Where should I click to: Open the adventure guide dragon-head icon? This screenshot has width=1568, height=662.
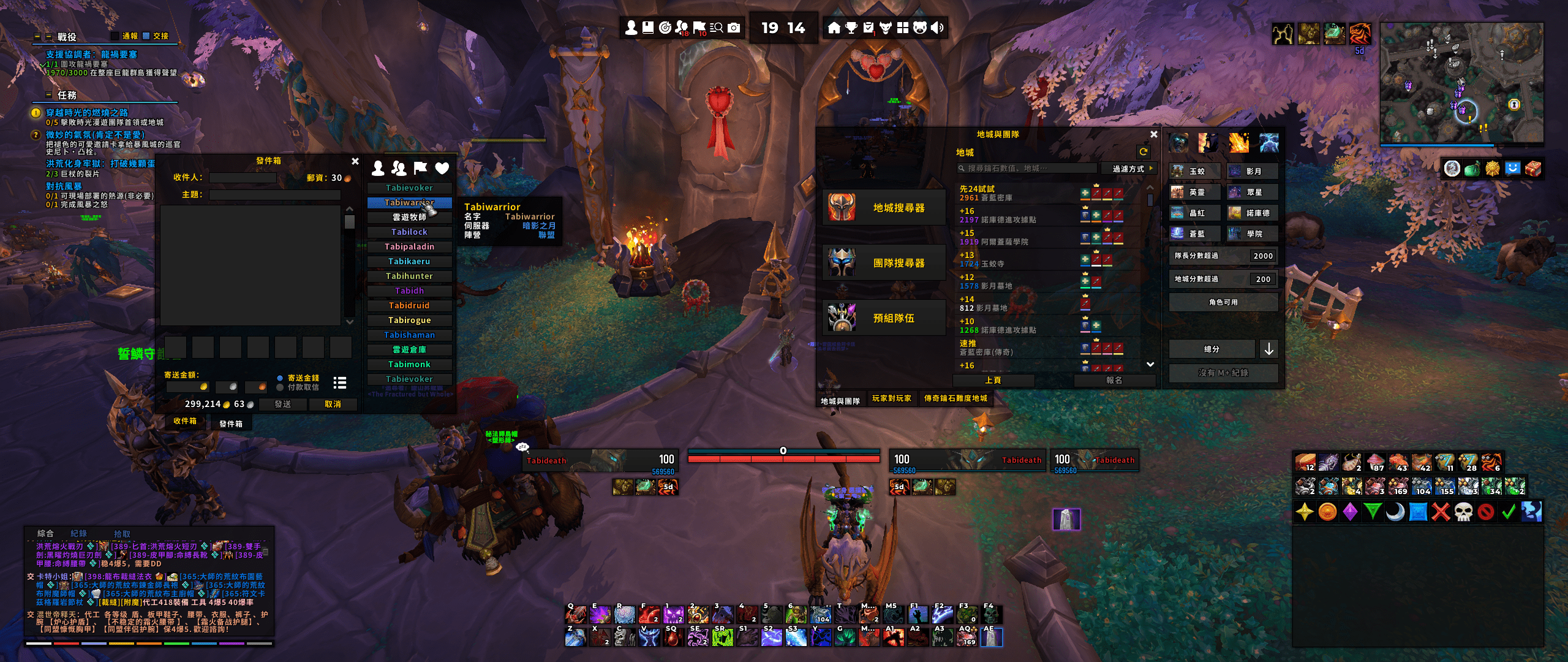[884, 28]
